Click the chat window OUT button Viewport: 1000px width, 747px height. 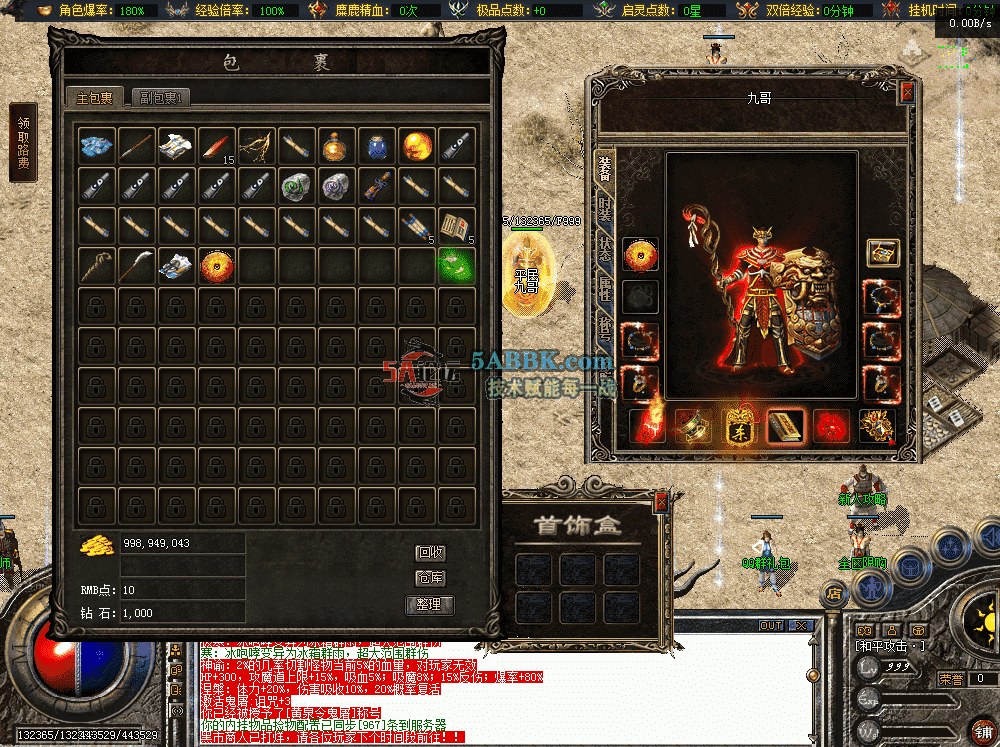tap(771, 625)
